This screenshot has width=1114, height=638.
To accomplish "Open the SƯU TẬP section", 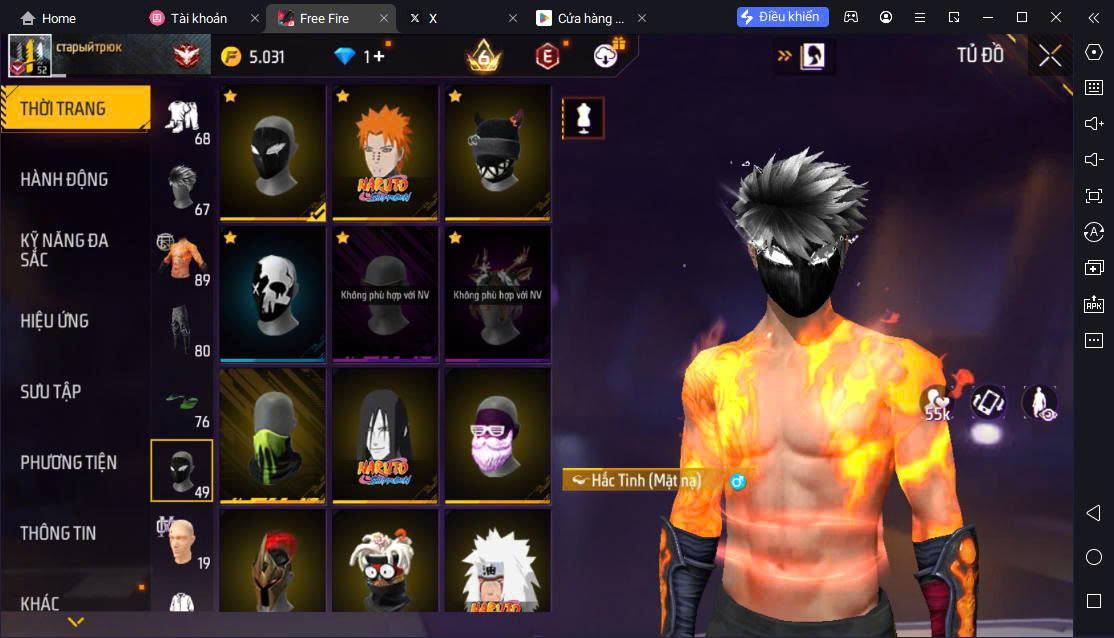I will 51,392.
